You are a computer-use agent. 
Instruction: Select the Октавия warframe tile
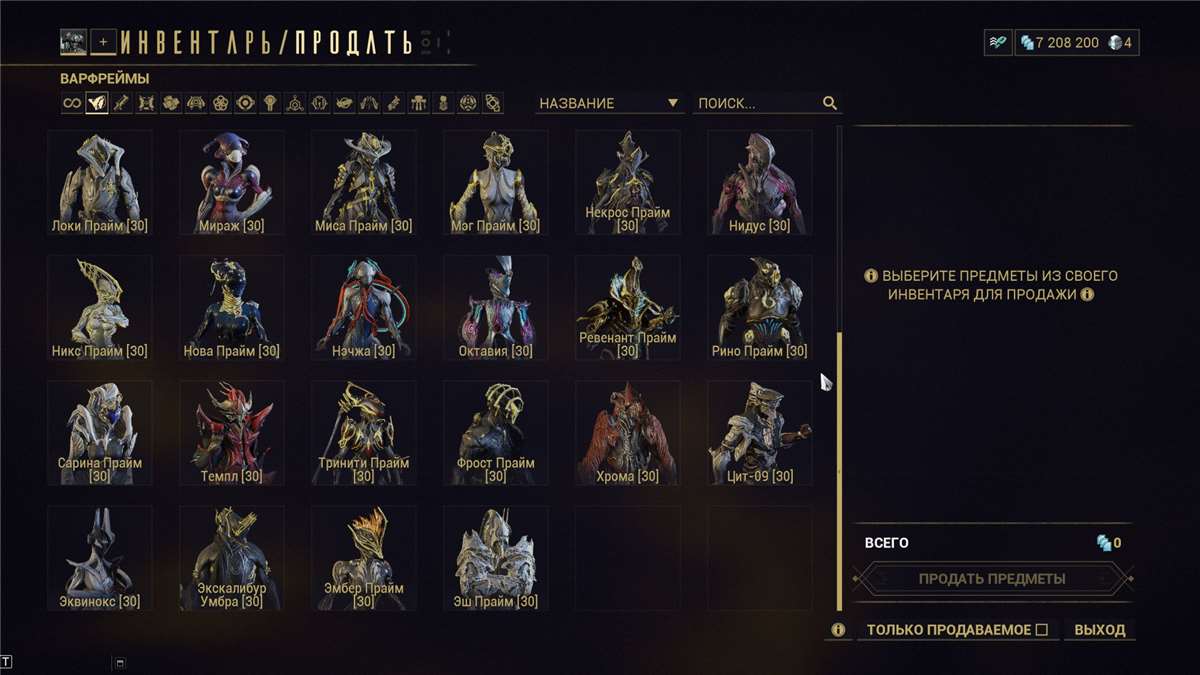coord(496,307)
